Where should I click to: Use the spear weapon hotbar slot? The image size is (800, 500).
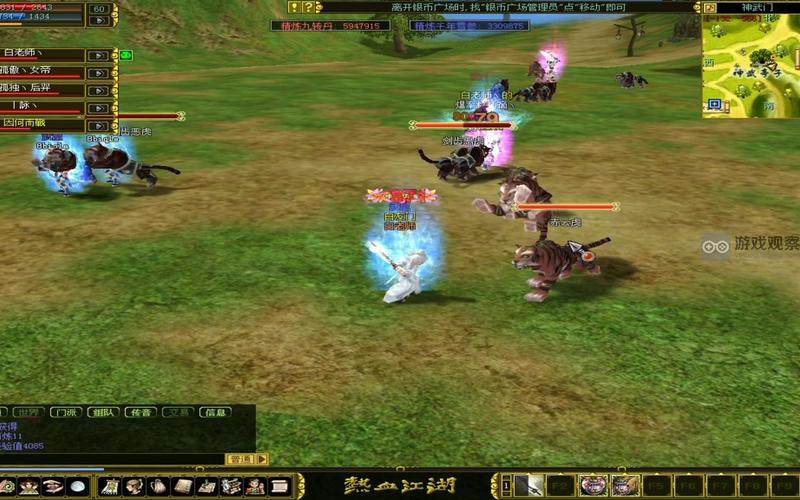532,487
